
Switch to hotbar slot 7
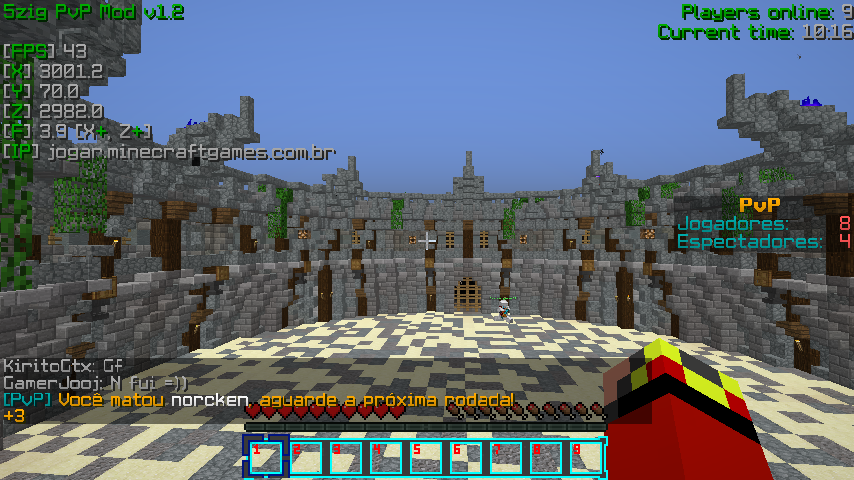tap(506, 456)
